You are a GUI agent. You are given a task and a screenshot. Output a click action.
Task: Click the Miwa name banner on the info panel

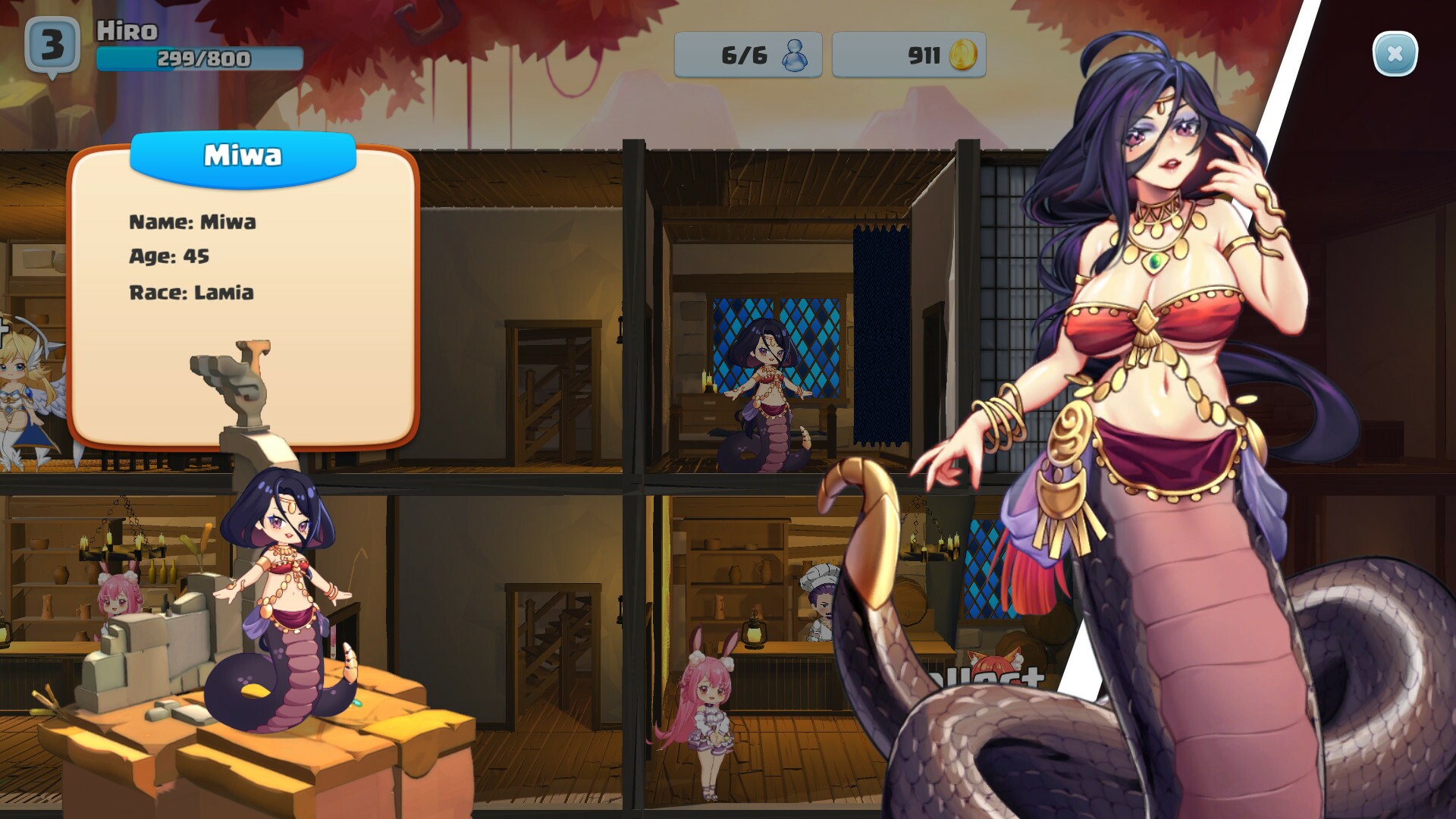coord(243,155)
